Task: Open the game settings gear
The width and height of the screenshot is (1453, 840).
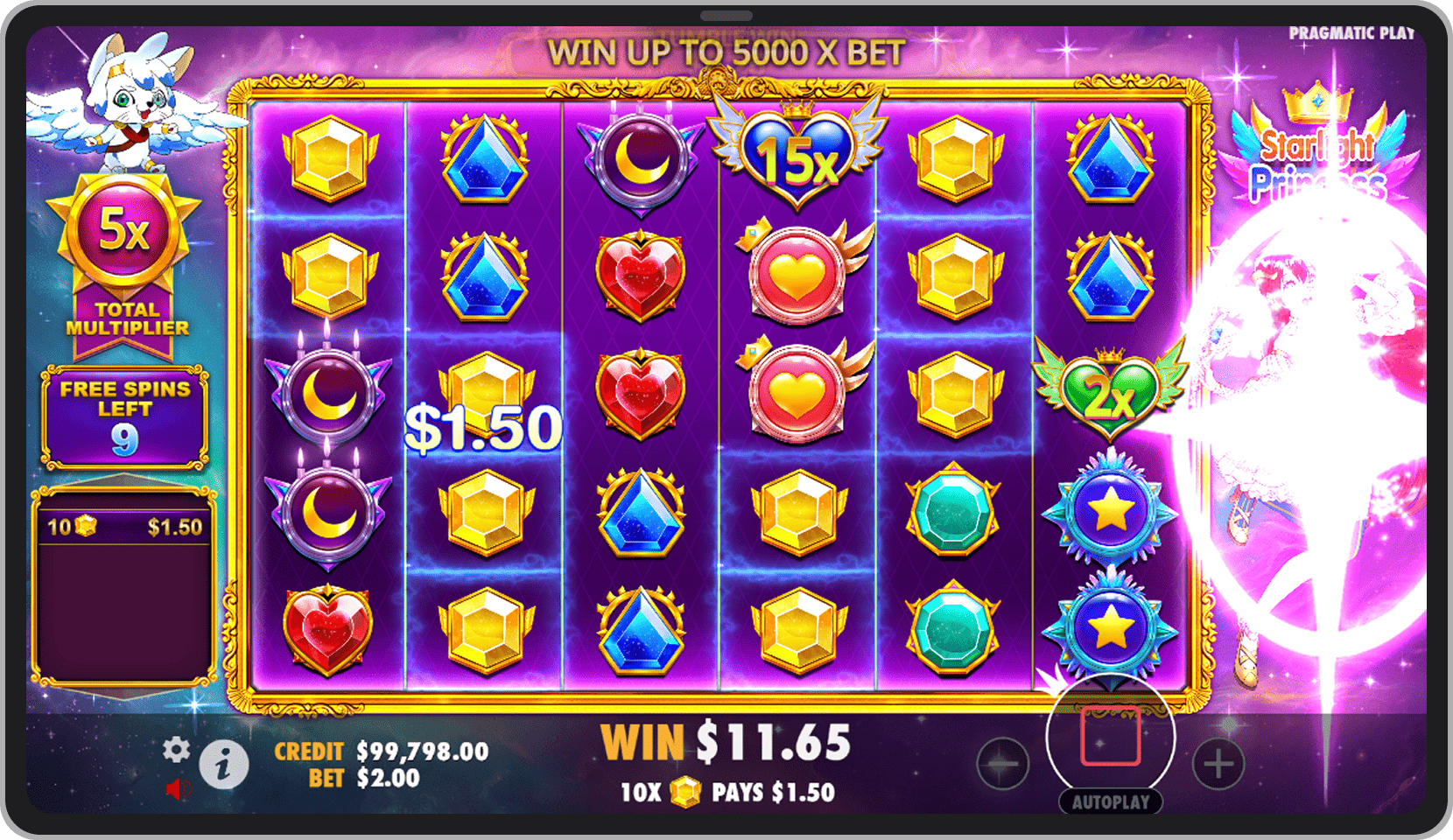Action: (178, 750)
